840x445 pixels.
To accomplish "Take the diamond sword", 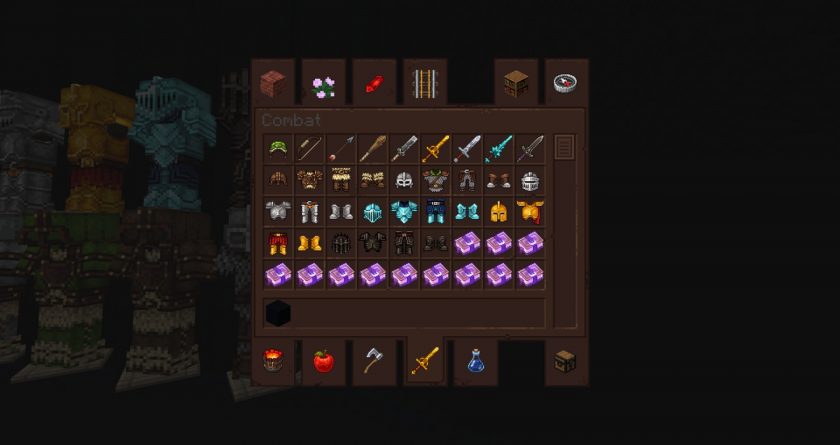I will 498,150.
